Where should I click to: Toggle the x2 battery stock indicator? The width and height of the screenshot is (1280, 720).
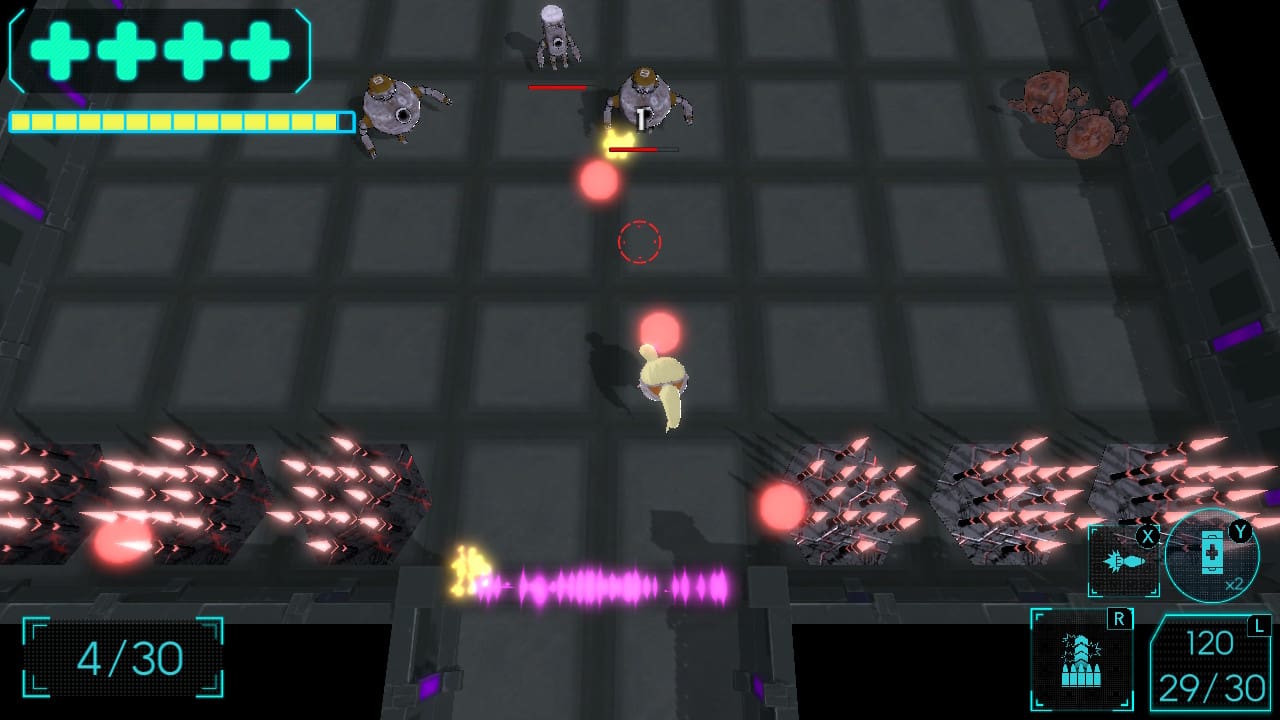click(1234, 584)
